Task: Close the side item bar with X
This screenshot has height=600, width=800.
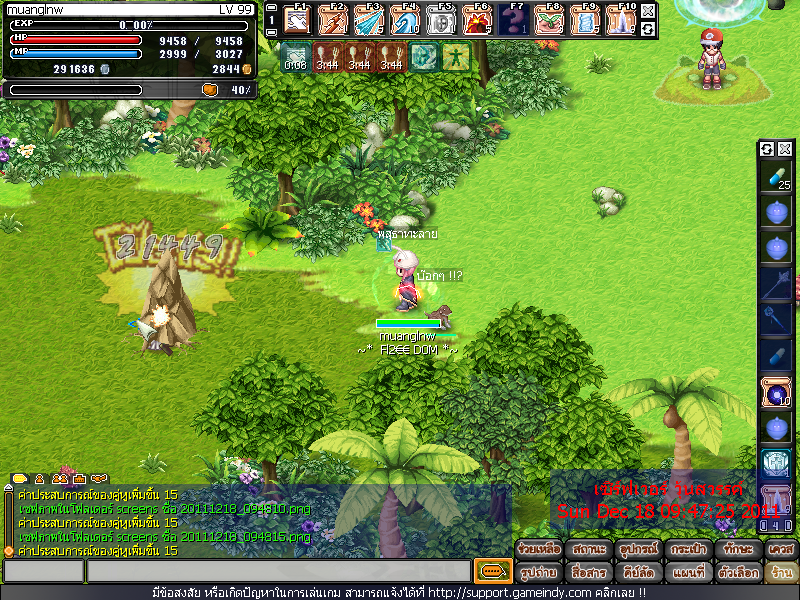Action: (785, 149)
